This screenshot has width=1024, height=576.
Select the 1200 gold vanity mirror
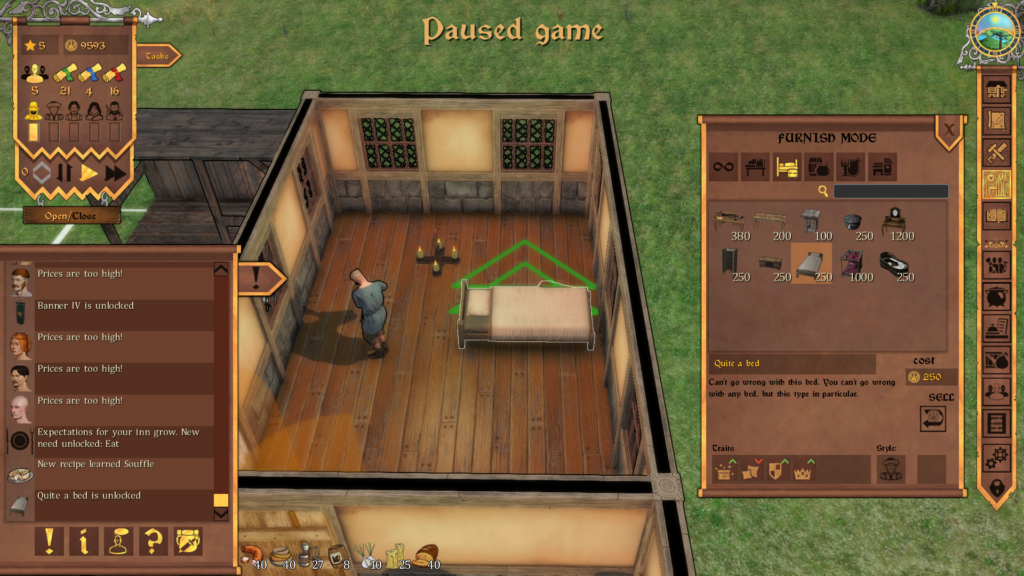tap(893, 221)
